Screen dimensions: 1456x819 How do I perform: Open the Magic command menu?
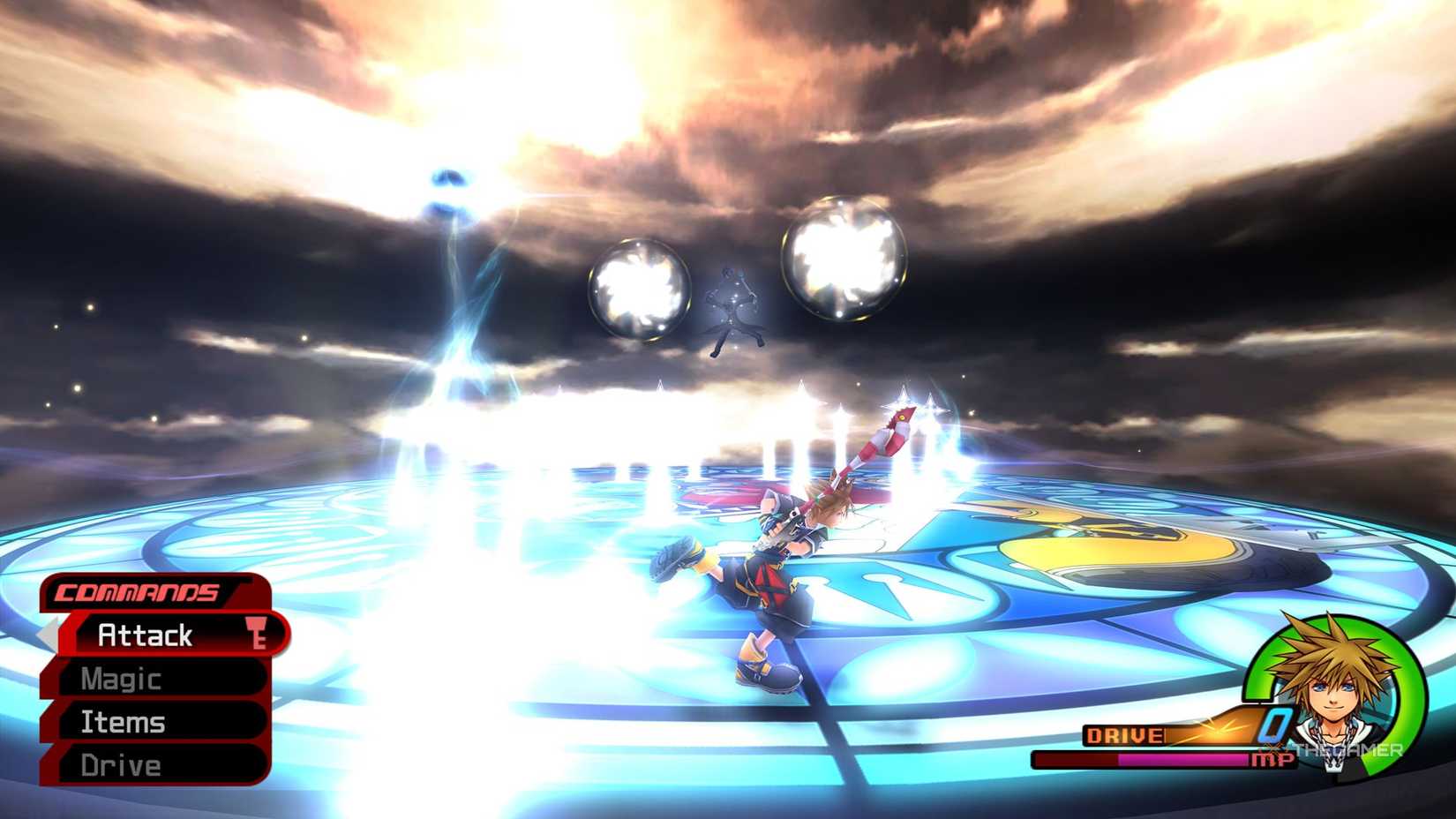120,679
